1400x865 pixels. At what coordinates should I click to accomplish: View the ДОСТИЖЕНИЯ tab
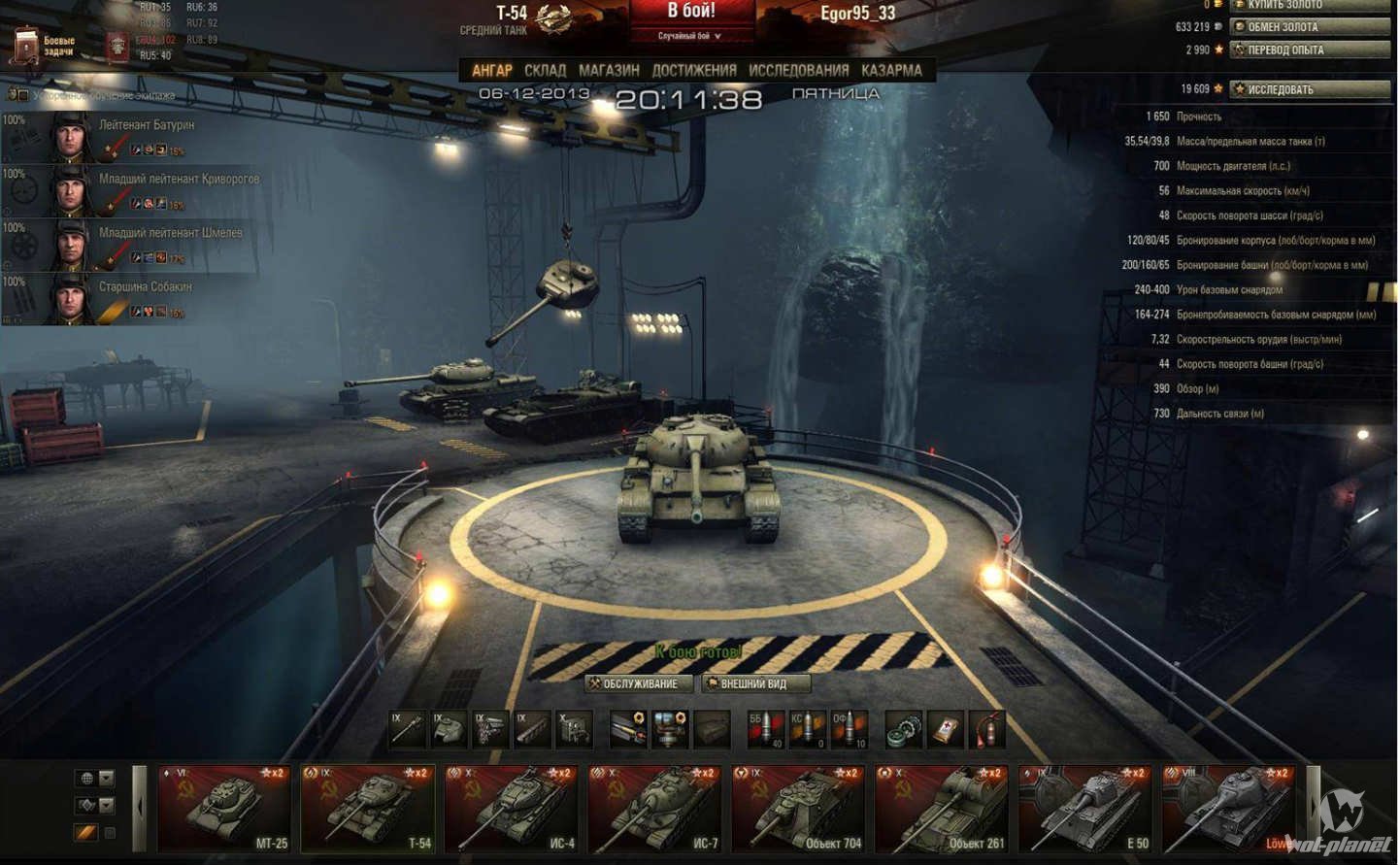click(x=693, y=70)
